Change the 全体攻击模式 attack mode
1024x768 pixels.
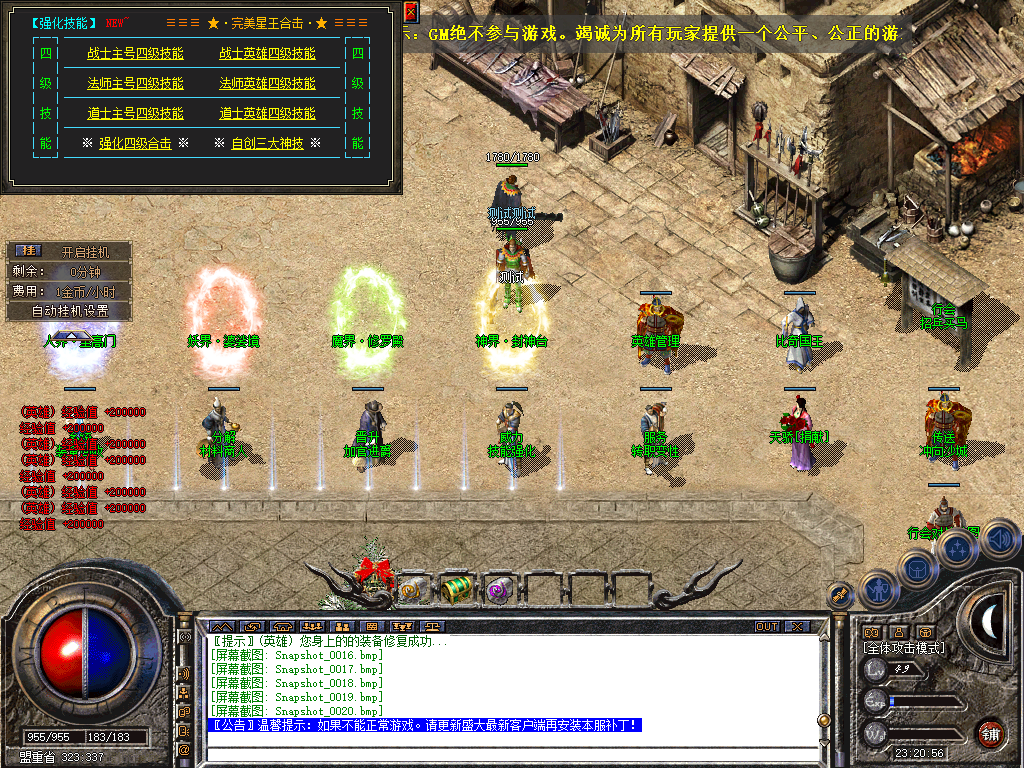(x=905, y=648)
